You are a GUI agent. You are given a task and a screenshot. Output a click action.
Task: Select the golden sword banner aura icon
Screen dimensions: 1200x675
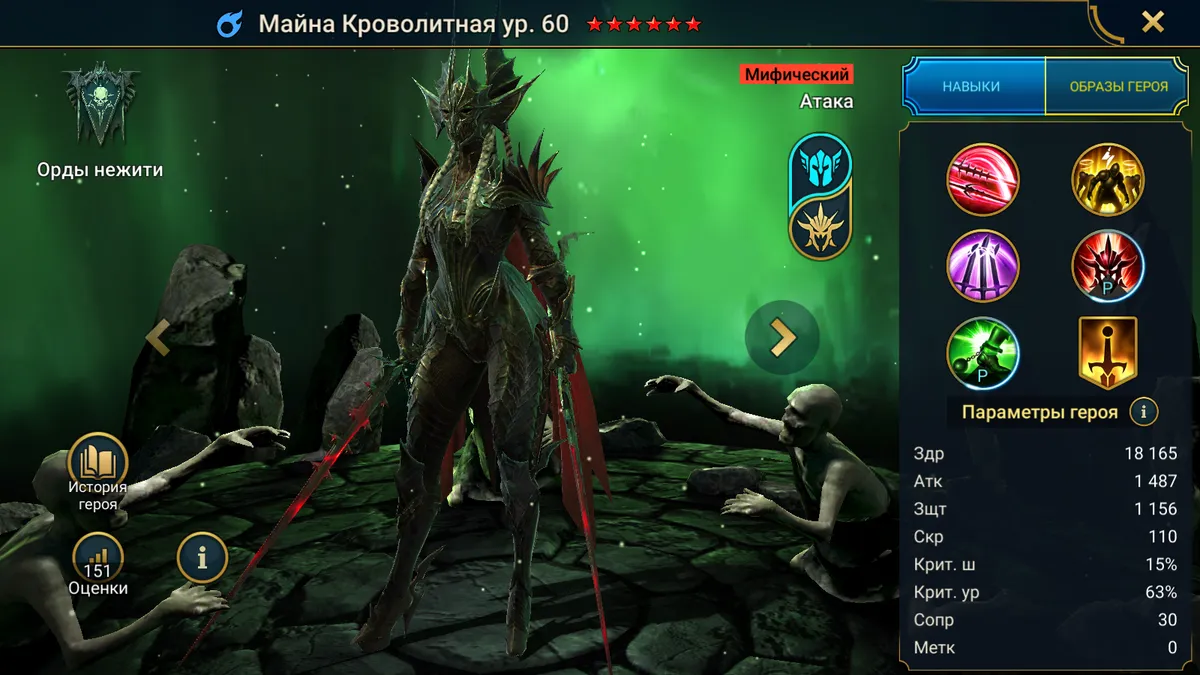[1108, 352]
